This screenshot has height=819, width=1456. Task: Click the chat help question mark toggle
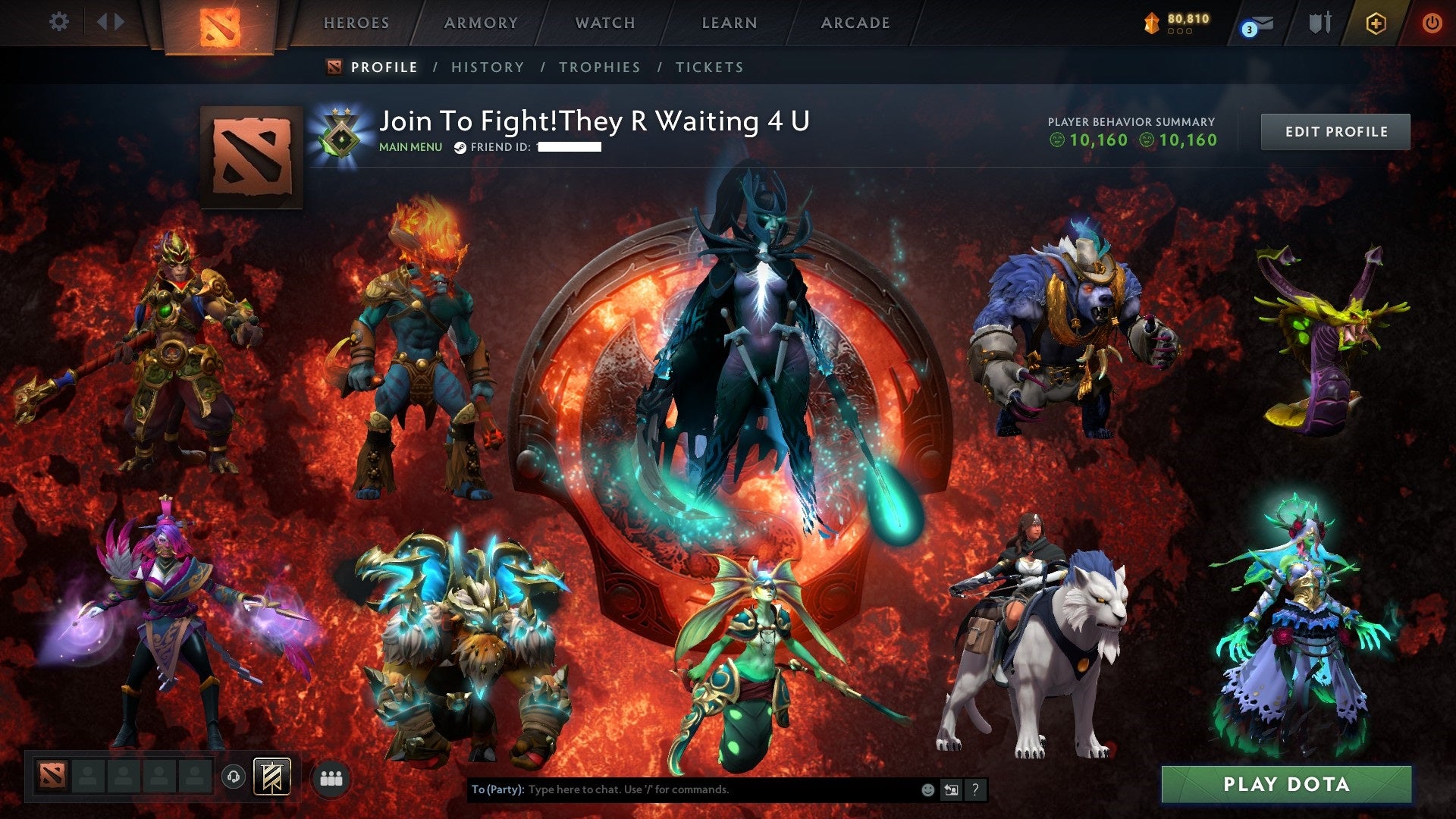click(x=974, y=789)
